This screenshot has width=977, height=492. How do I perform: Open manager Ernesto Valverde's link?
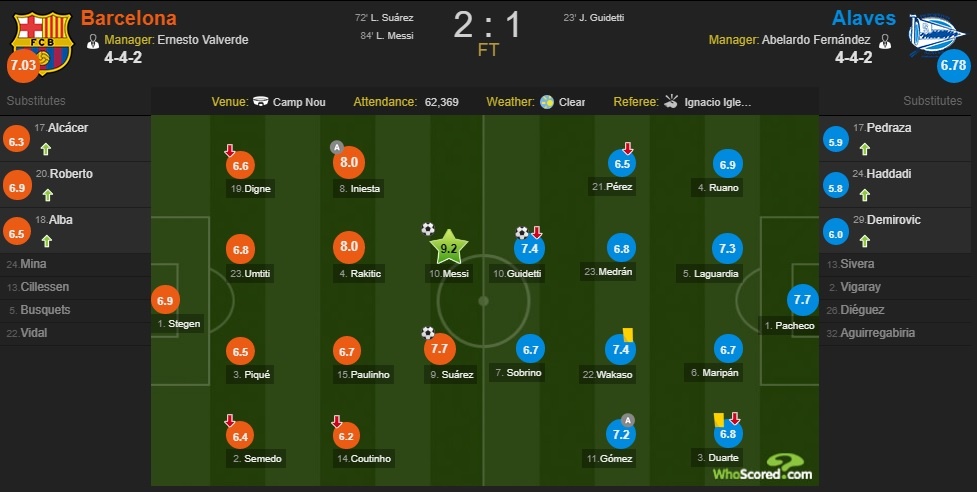202,40
